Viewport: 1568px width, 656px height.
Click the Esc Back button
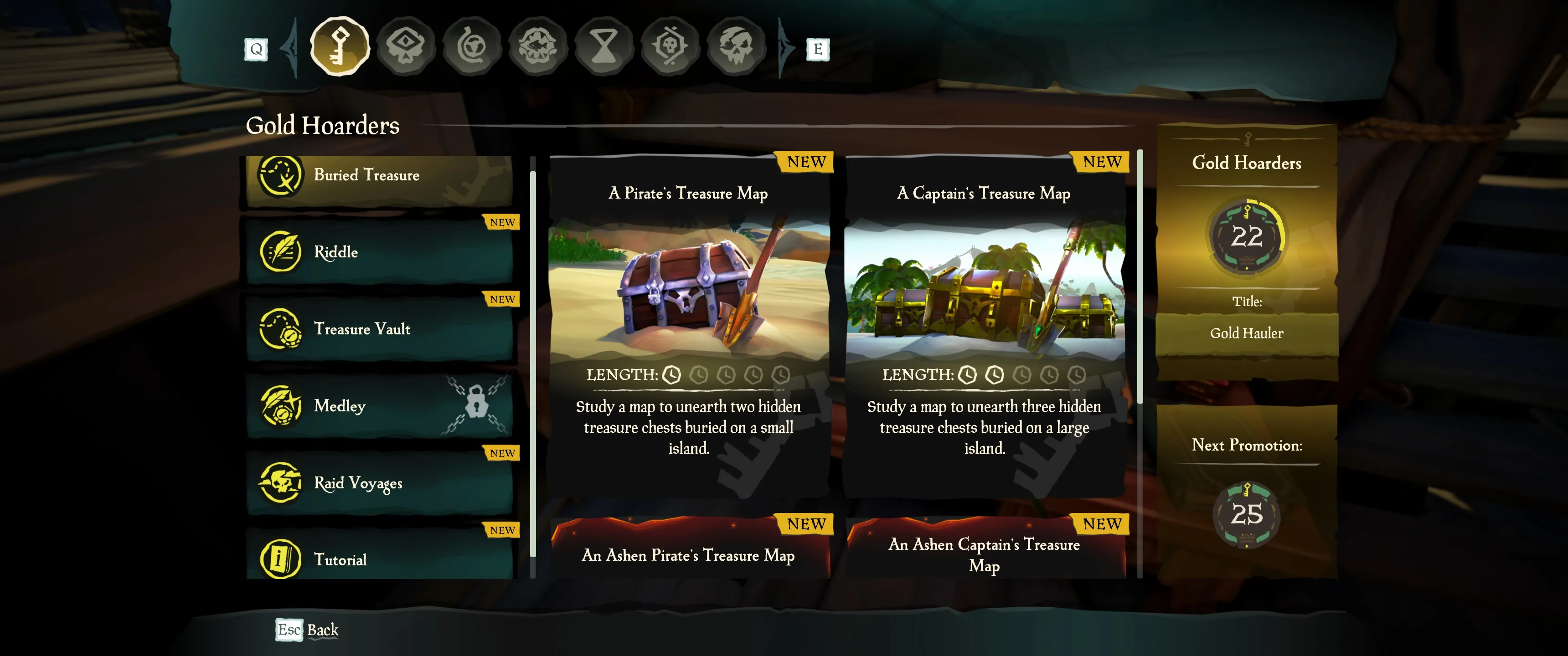click(x=307, y=630)
